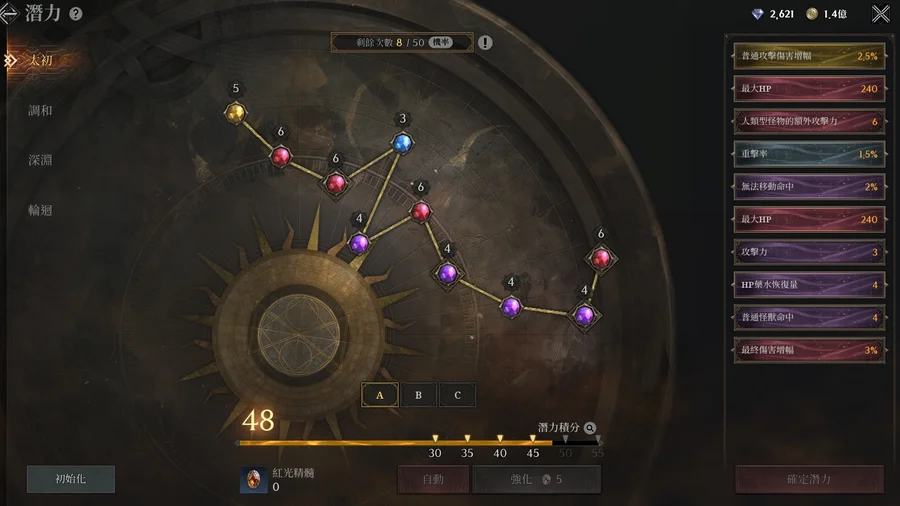Viewport: 900px width, 506px height.
Task: Close the potential screen with the X
Action: (x=880, y=14)
